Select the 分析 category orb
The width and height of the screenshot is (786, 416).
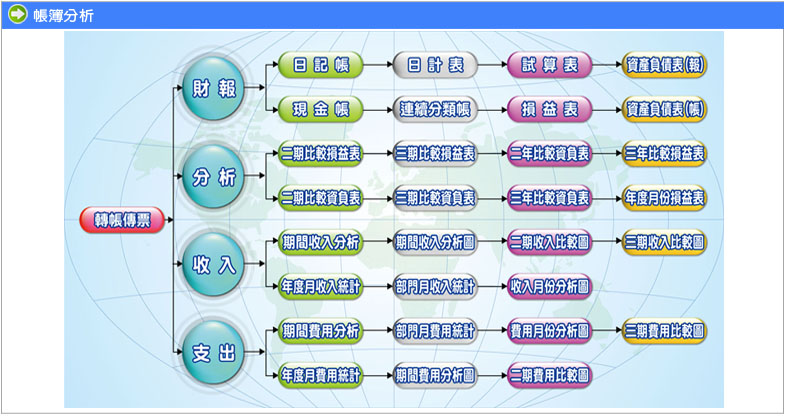(x=214, y=177)
